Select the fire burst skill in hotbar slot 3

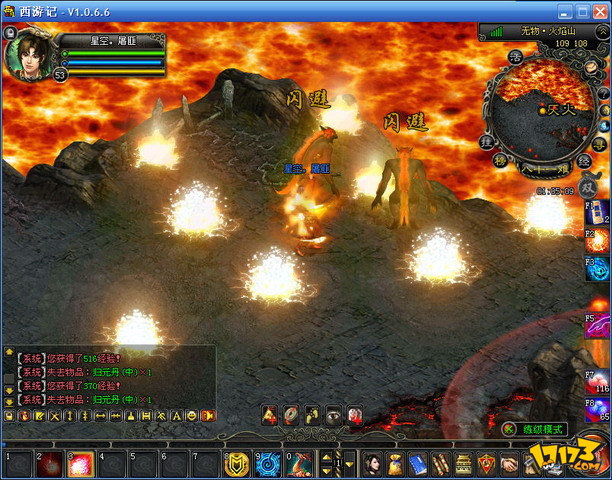pyautogui.click(x=80, y=464)
